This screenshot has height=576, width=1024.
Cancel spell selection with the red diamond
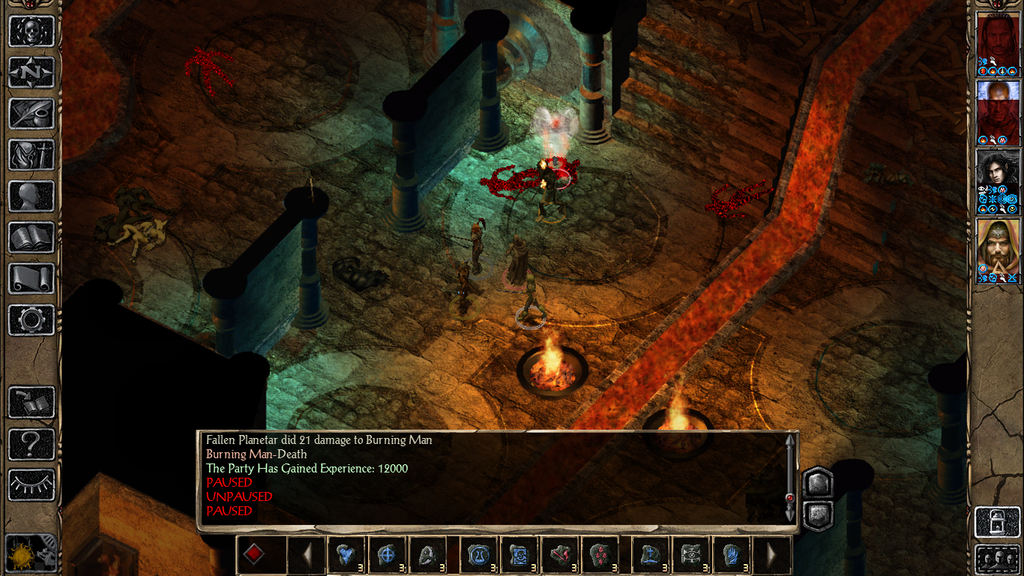(x=255, y=555)
